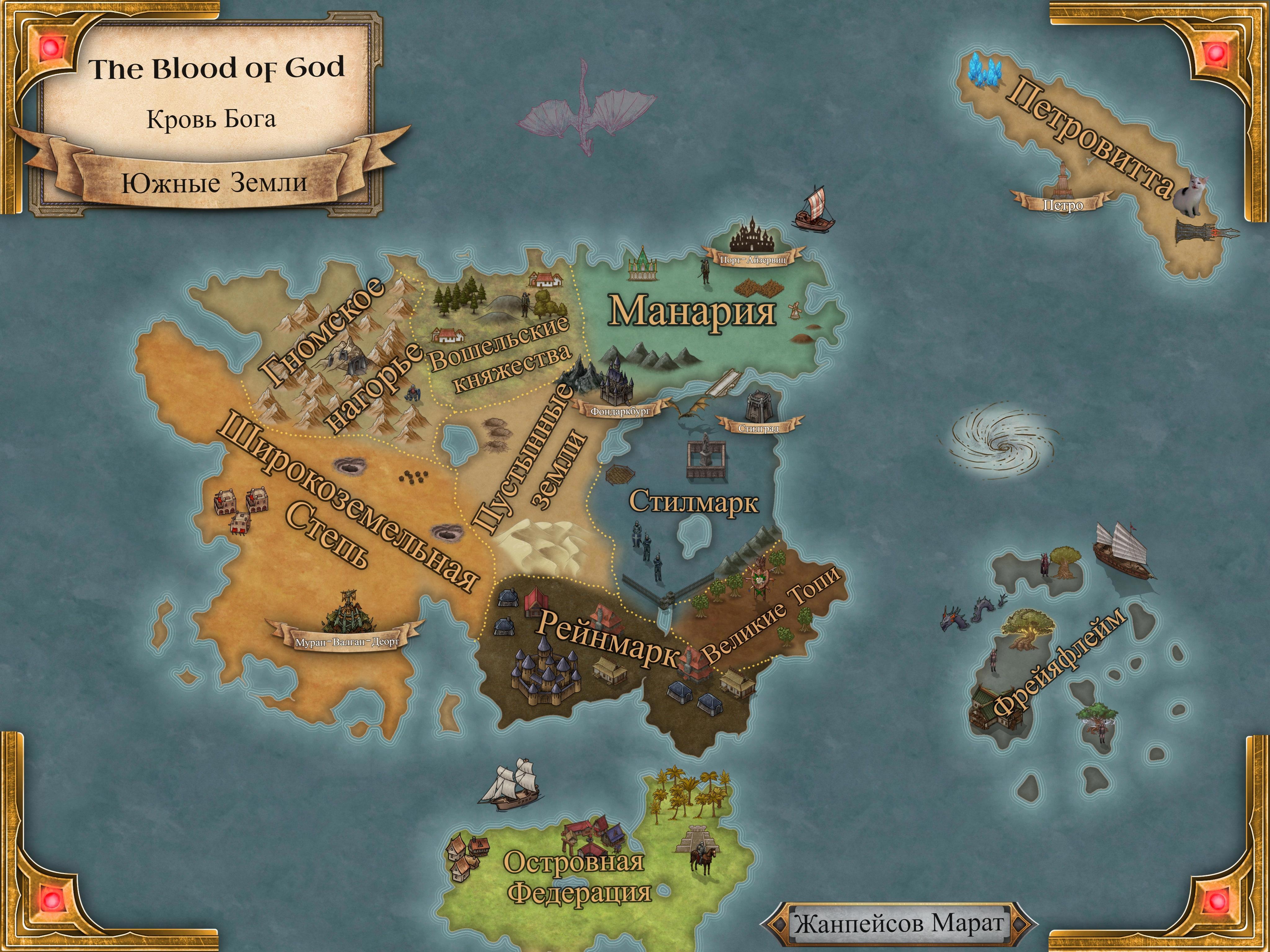Select the Петро banner on Петровитта
This screenshot has width=1270, height=952.
(x=1063, y=205)
